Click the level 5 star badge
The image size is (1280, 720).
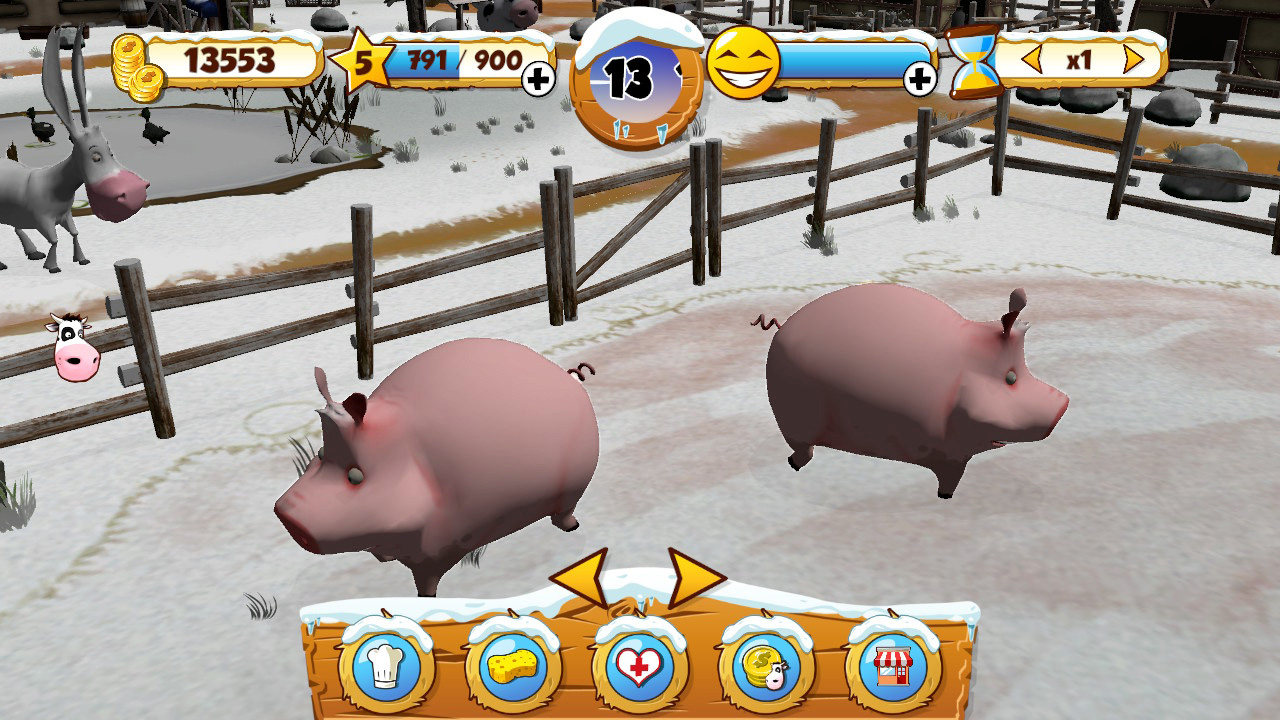[x=363, y=63]
